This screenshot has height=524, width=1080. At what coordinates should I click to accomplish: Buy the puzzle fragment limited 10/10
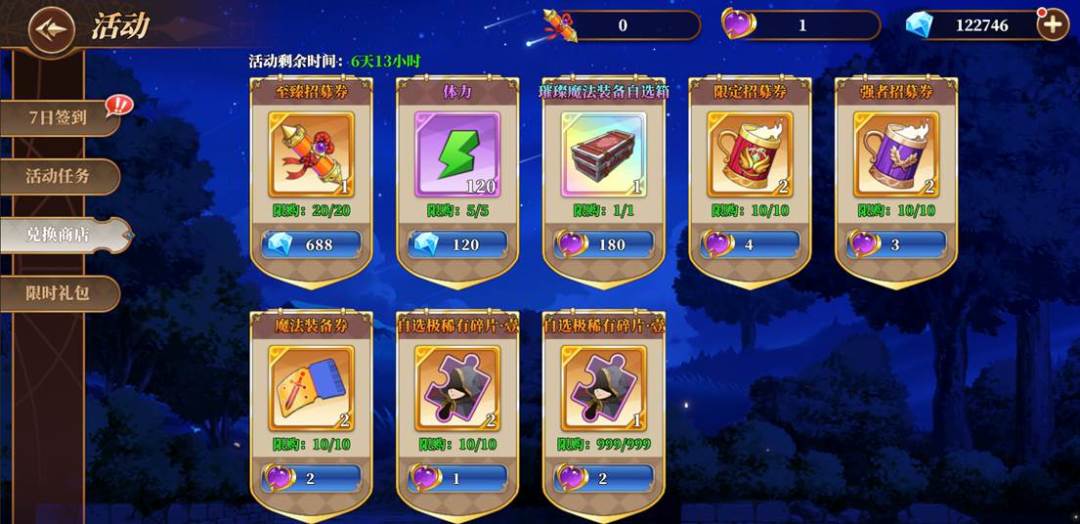(457, 478)
